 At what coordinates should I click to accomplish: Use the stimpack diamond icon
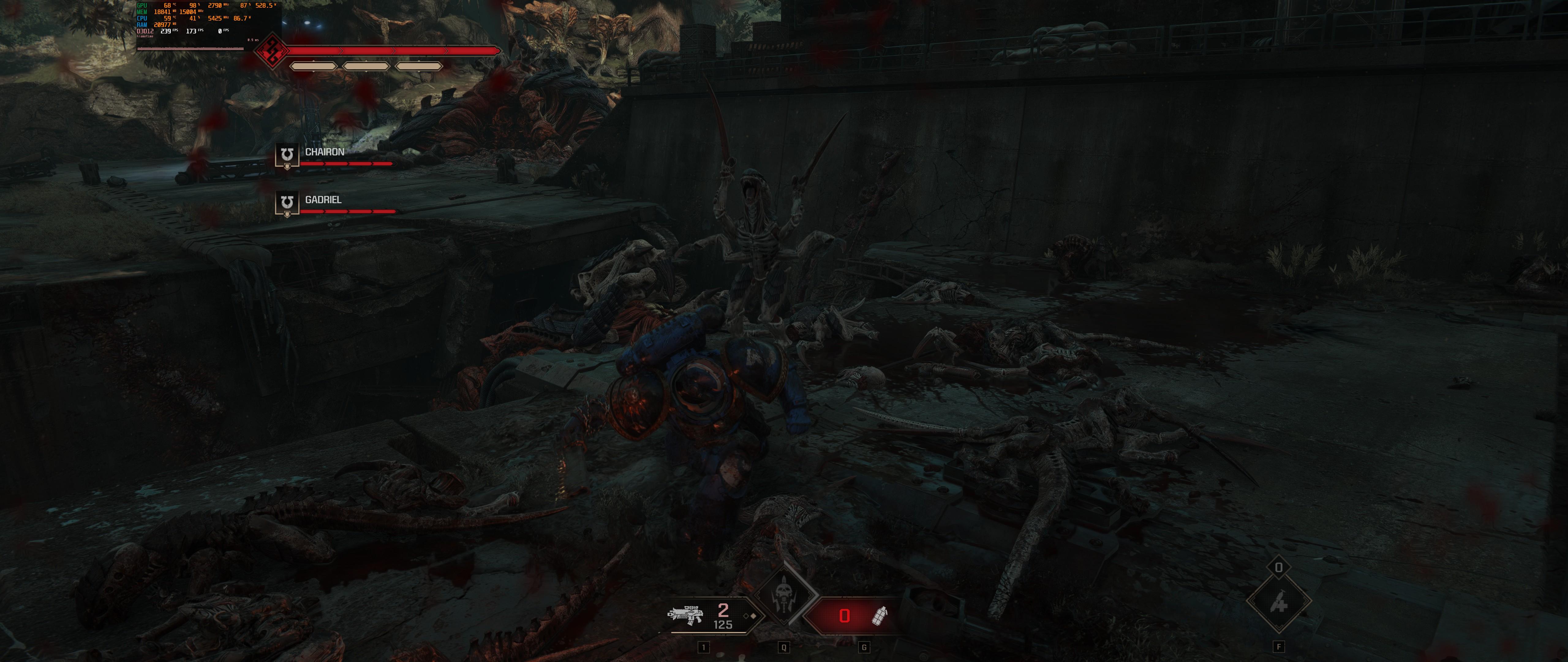pos(1278,603)
